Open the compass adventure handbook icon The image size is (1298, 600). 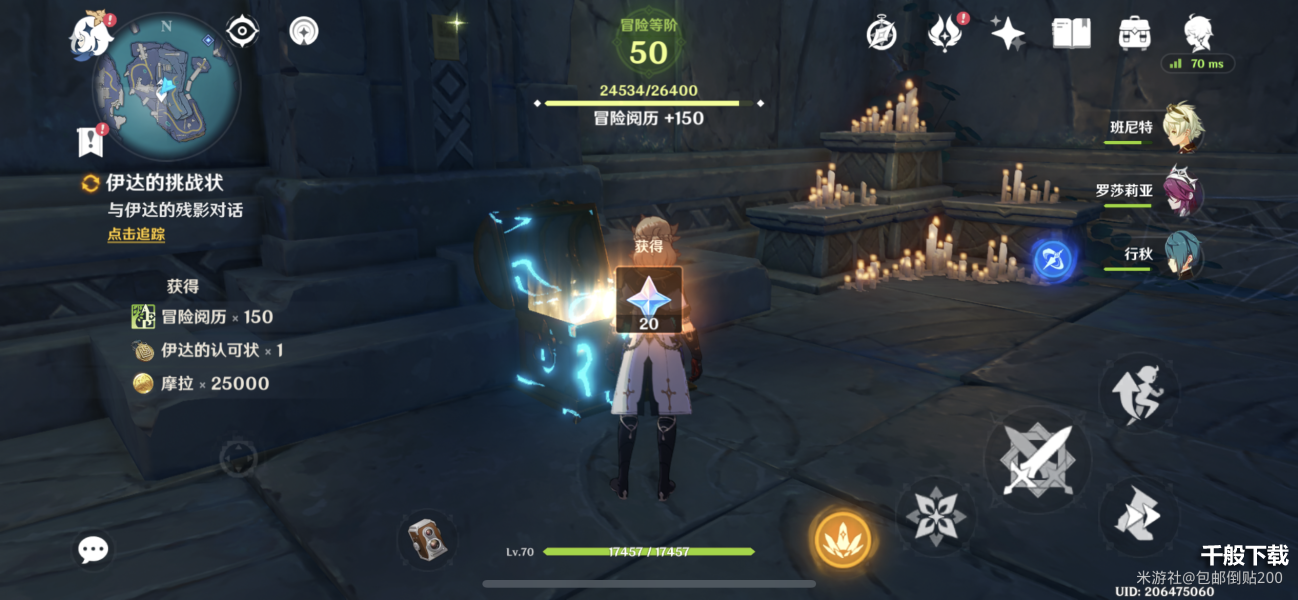pyautogui.click(x=881, y=34)
